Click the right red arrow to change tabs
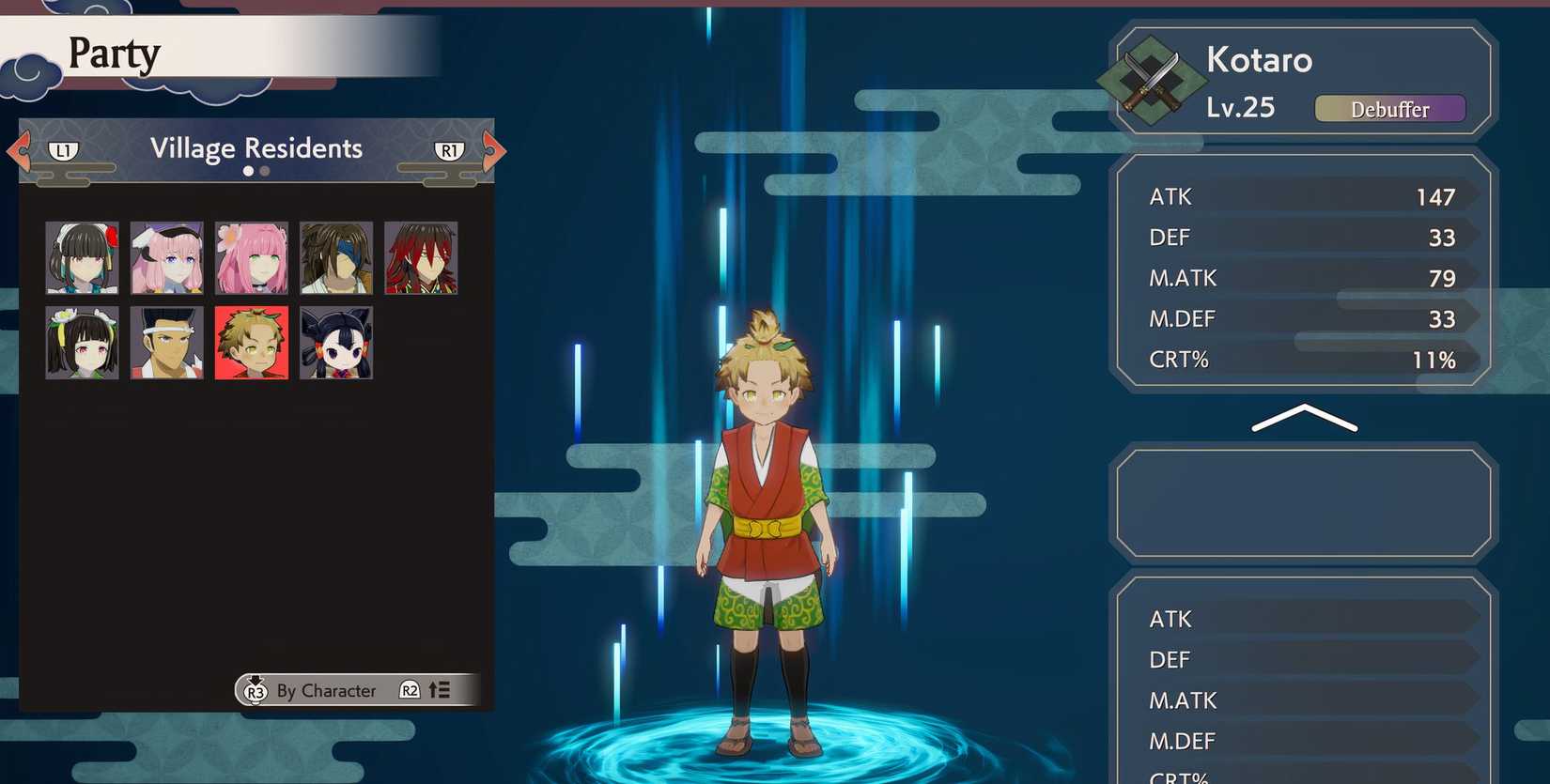The width and height of the screenshot is (1550, 784). point(493,148)
